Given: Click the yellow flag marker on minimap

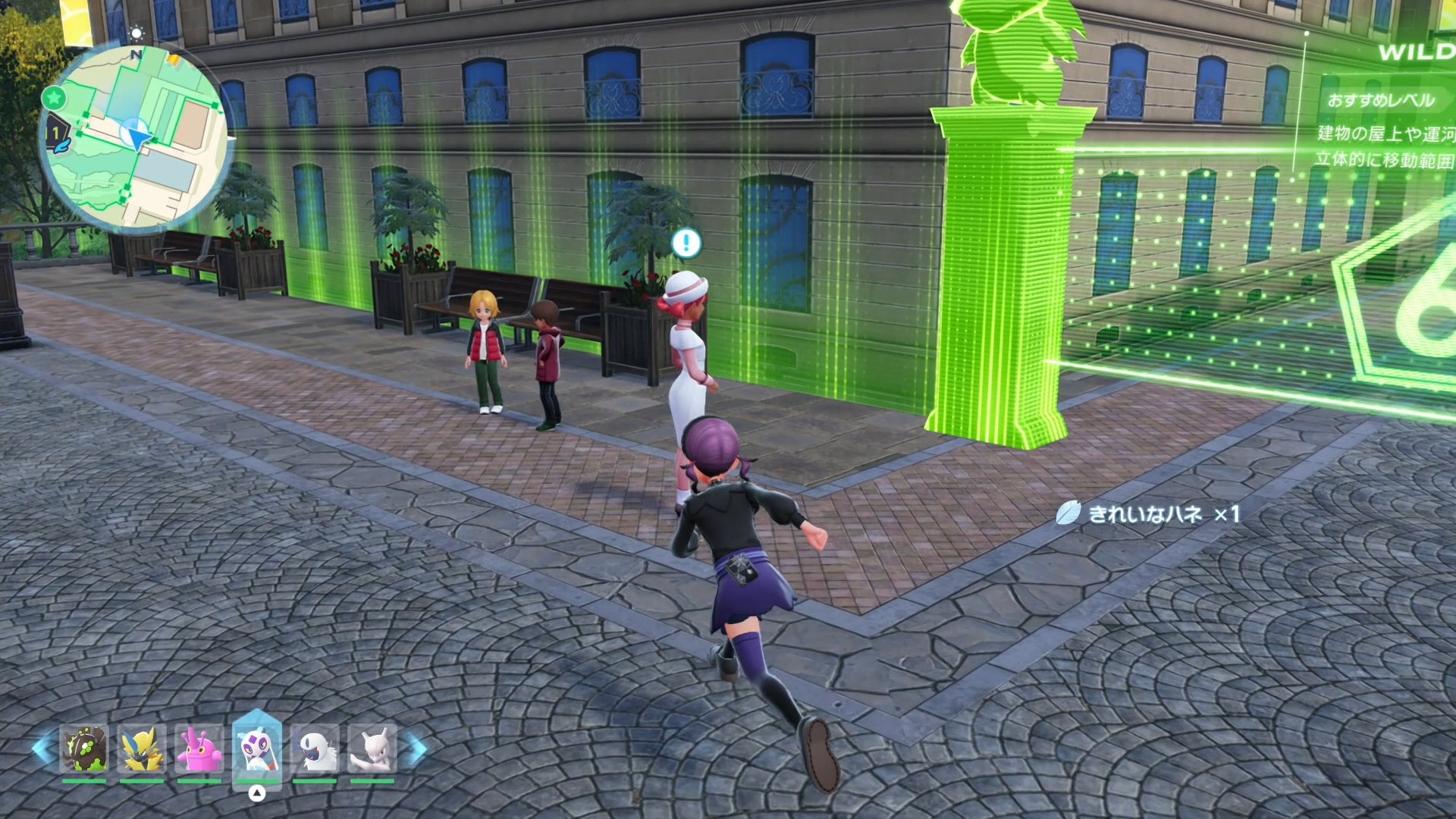Looking at the screenshot, I should (174, 58).
